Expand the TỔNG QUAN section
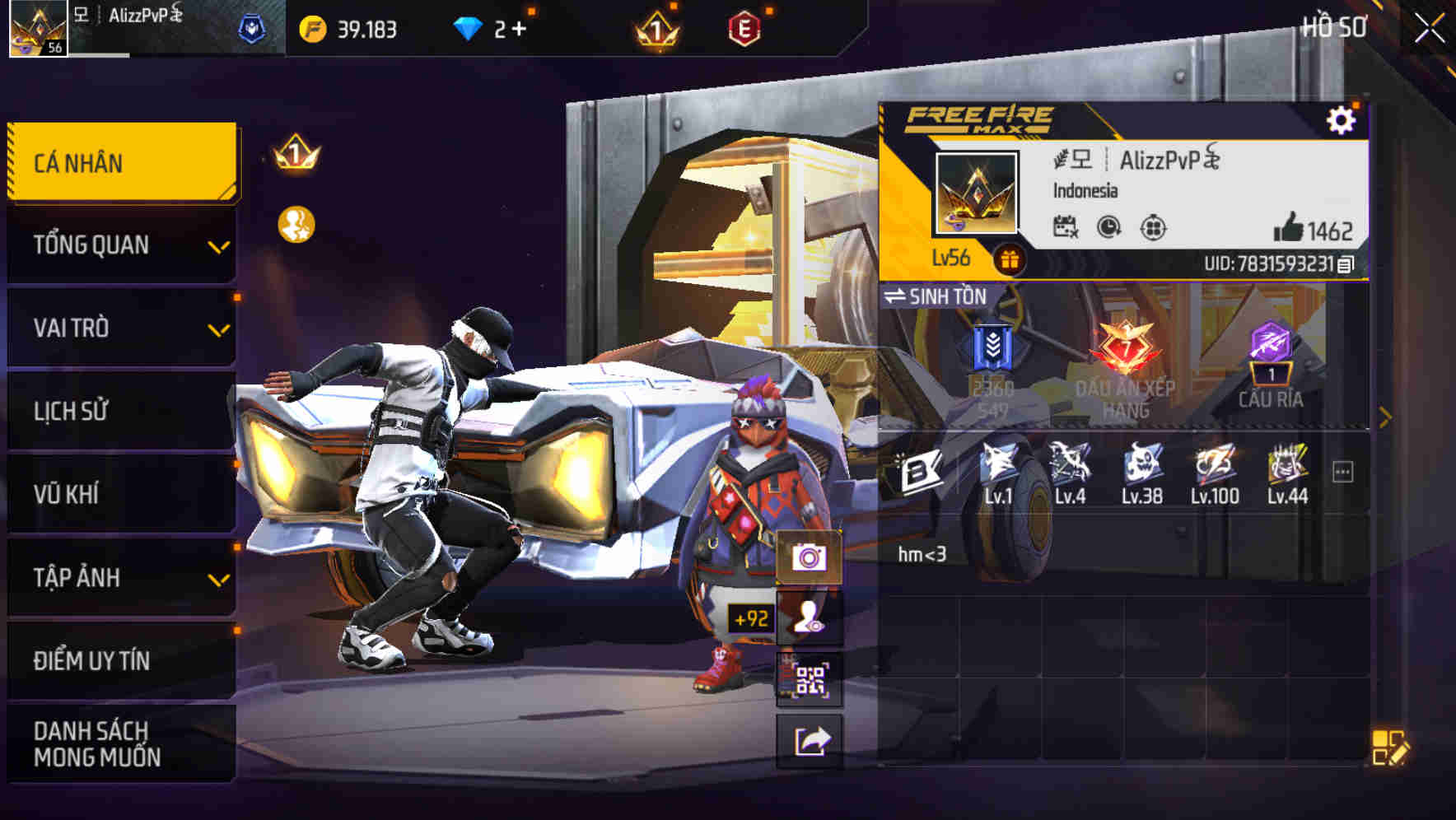 click(120, 245)
